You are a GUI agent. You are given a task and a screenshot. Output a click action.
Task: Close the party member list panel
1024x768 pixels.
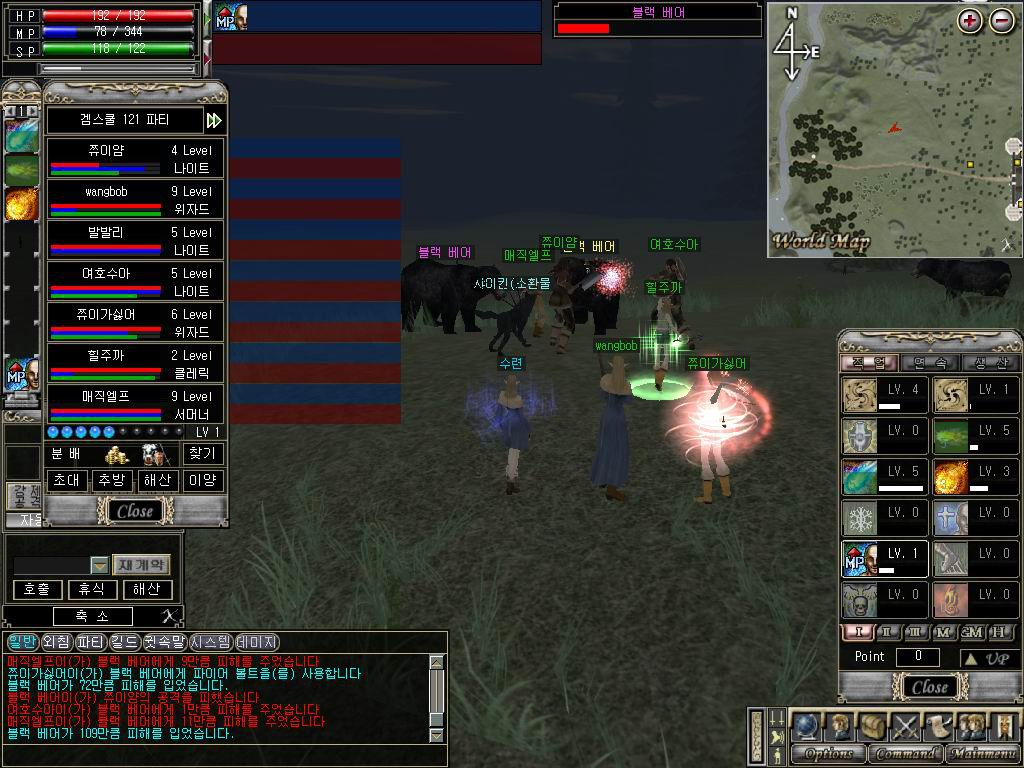(135, 511)
